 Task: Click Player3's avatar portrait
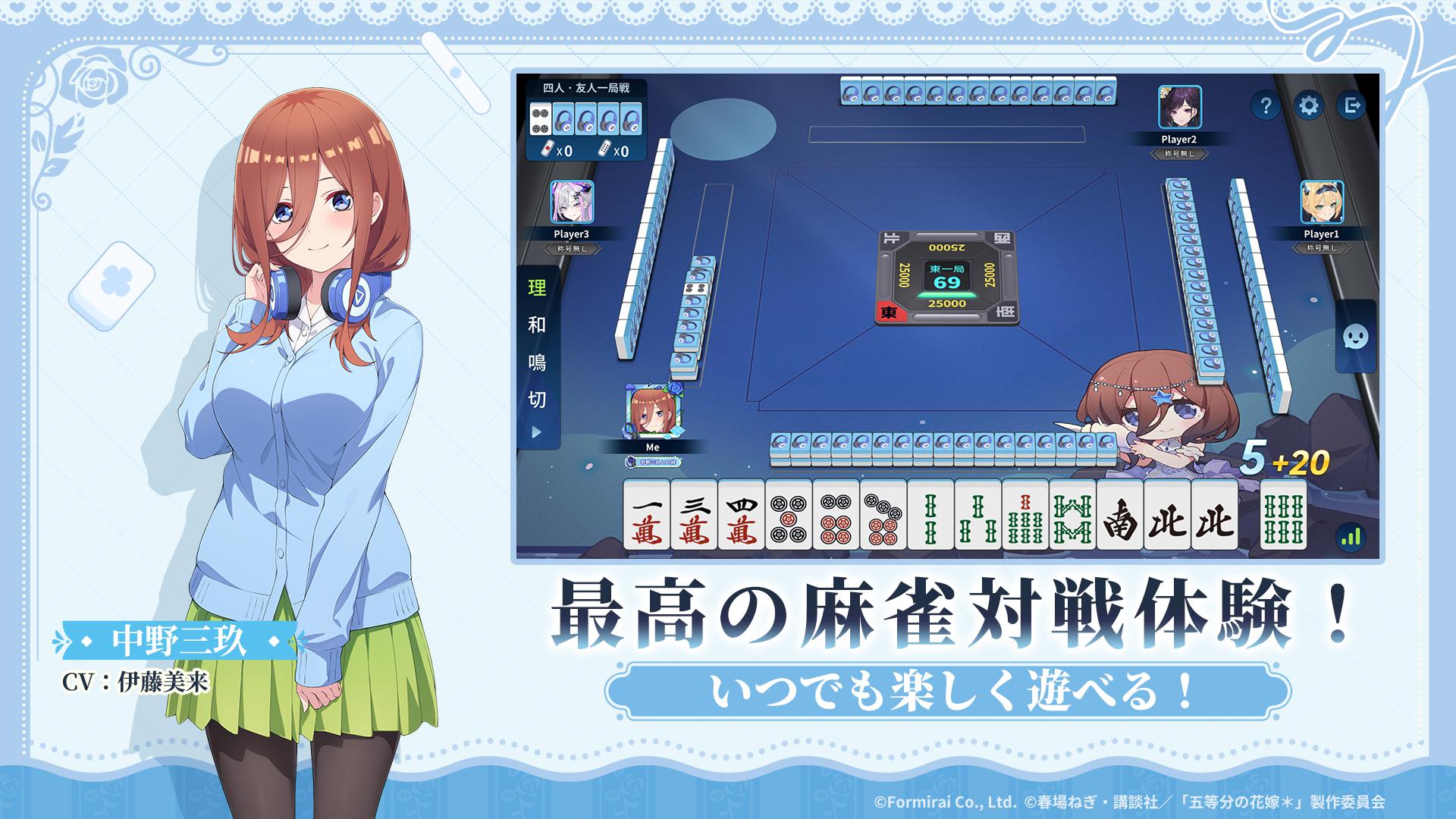573,201
